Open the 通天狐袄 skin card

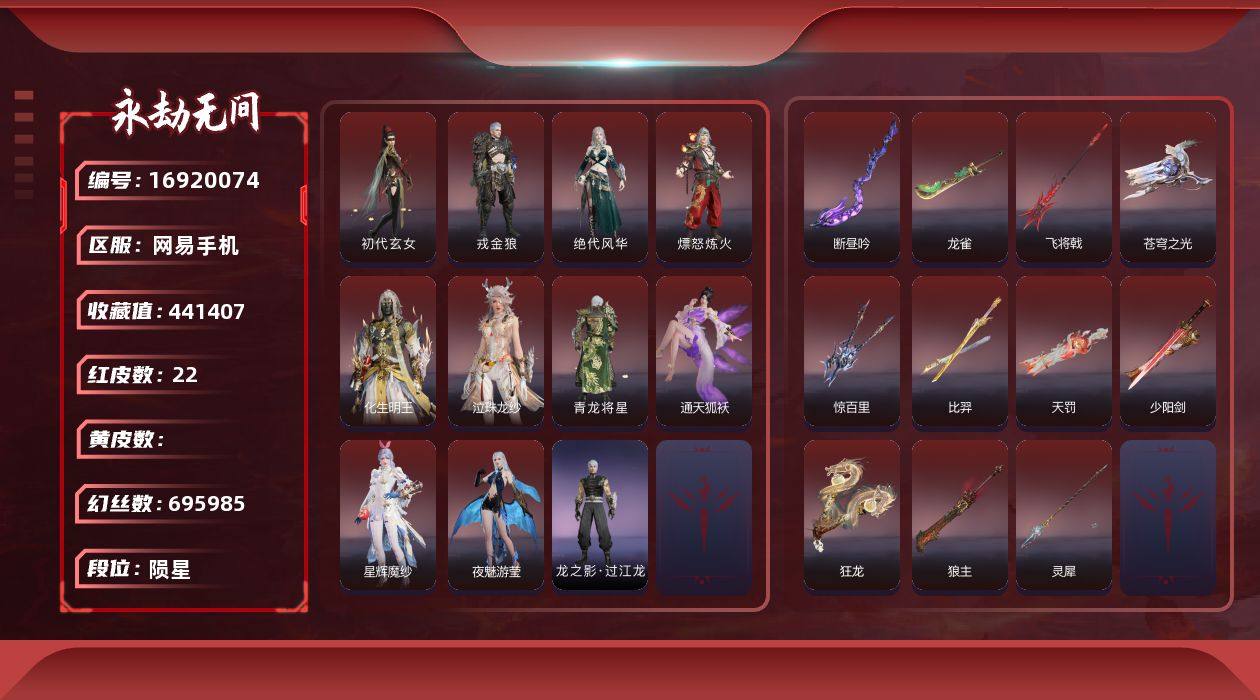click(704, 351)
